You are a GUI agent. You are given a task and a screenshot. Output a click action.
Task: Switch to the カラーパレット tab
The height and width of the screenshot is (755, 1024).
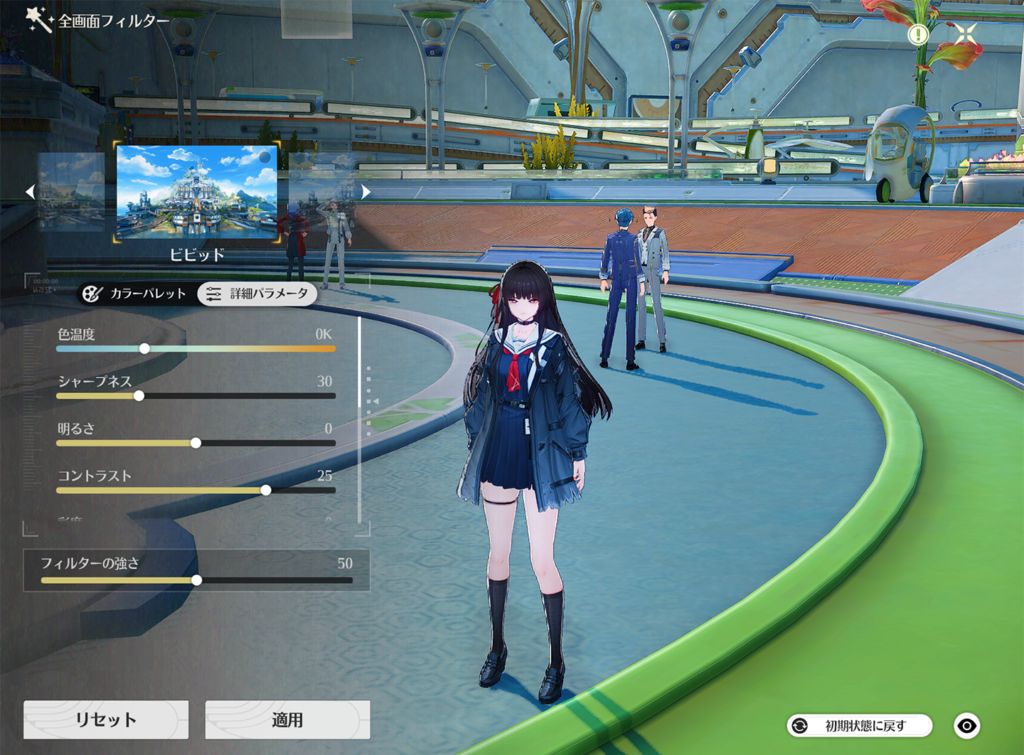(x=136, y=294)
